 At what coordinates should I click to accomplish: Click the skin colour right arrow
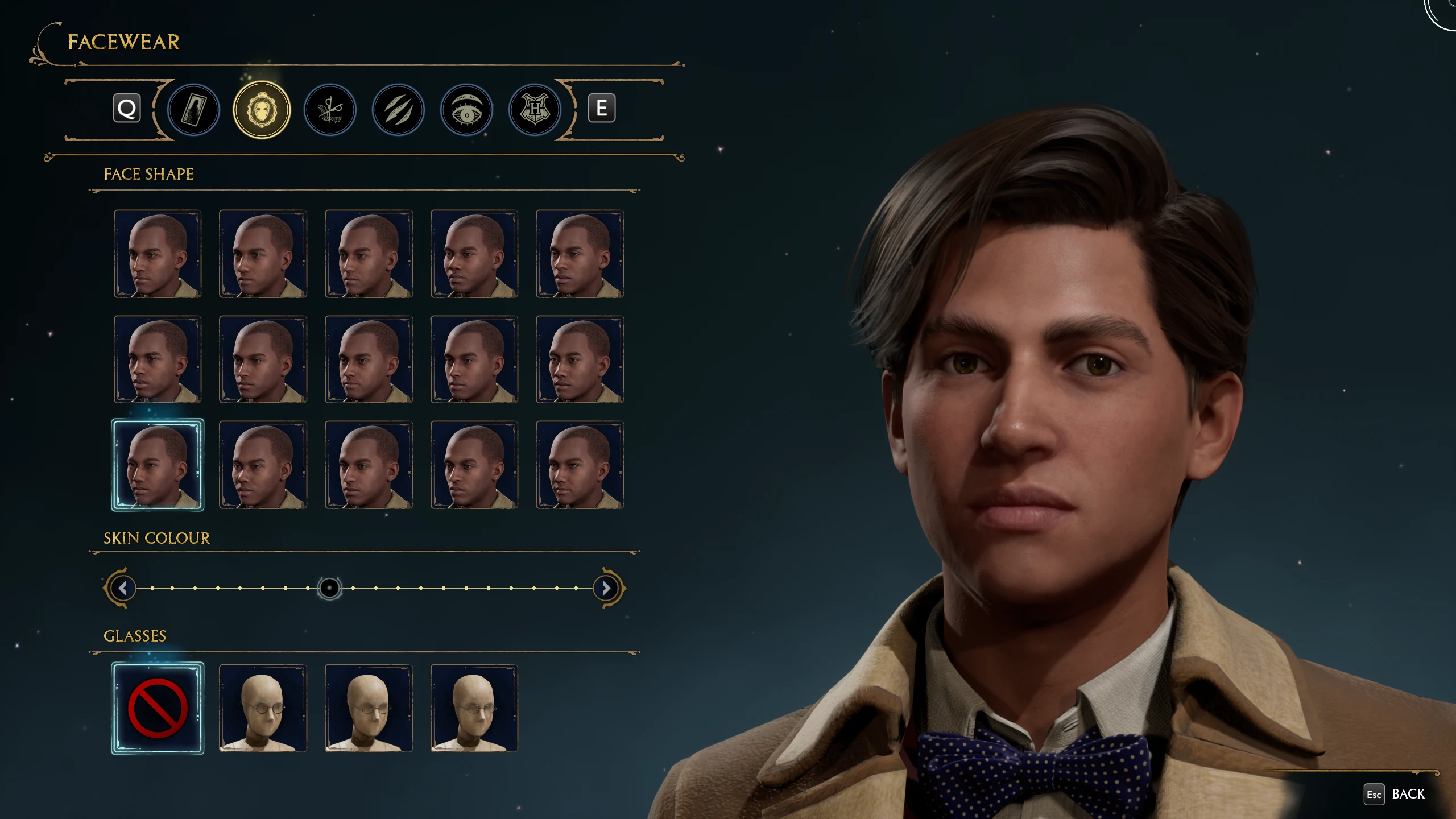pyautogui.click(x=606, y=588)
